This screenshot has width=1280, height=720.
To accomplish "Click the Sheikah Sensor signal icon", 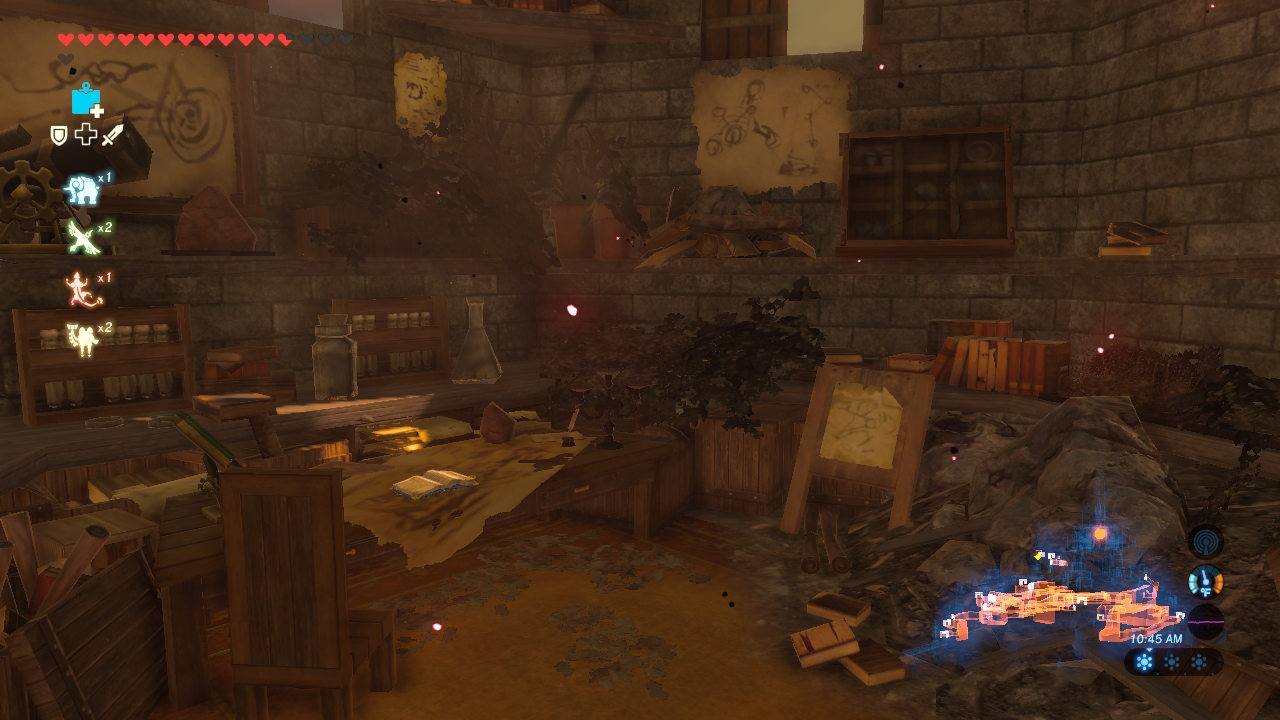I will tap(1206, 541).
